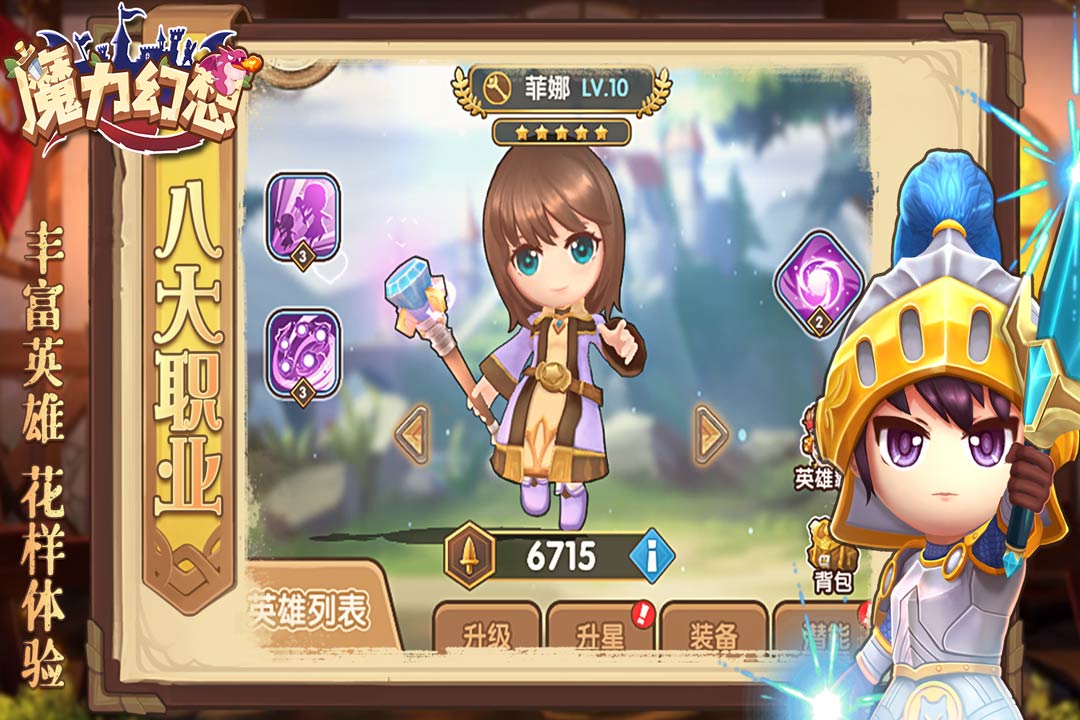
Task: Select the 英雄列表 hero list tab
Action: click(x=310, y=610)
